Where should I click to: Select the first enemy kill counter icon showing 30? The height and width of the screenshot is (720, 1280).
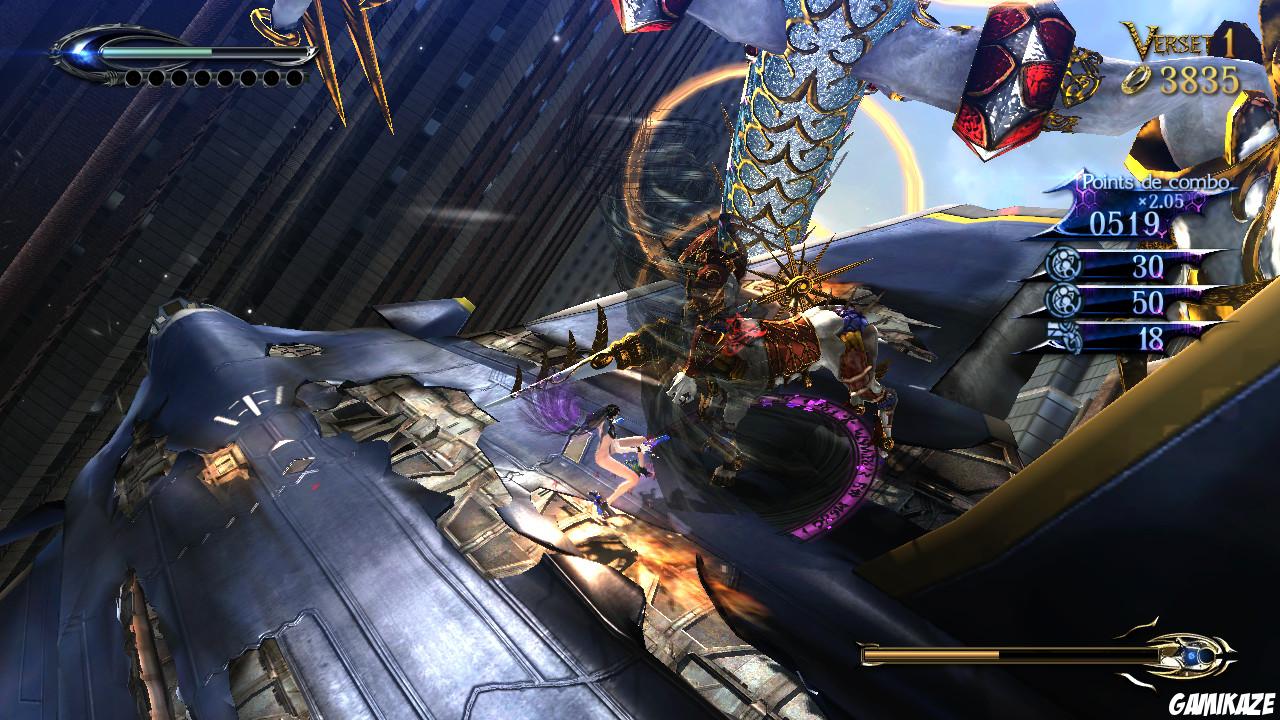1063,262
